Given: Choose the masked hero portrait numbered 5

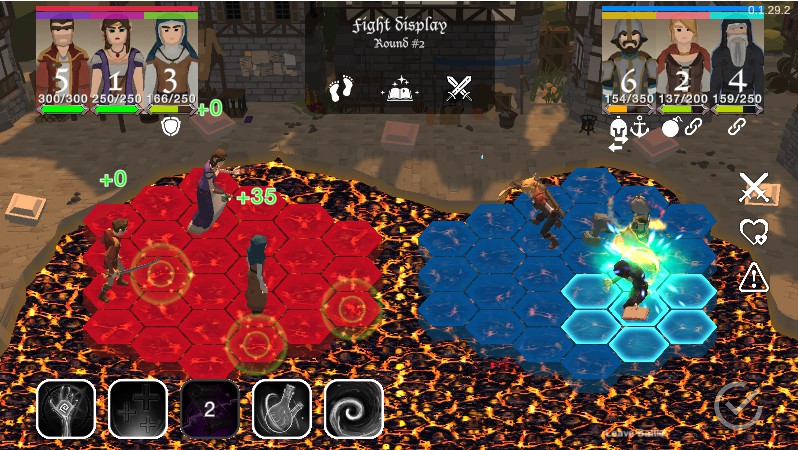Looking at the screenshot, I should [x=63, y=58].
